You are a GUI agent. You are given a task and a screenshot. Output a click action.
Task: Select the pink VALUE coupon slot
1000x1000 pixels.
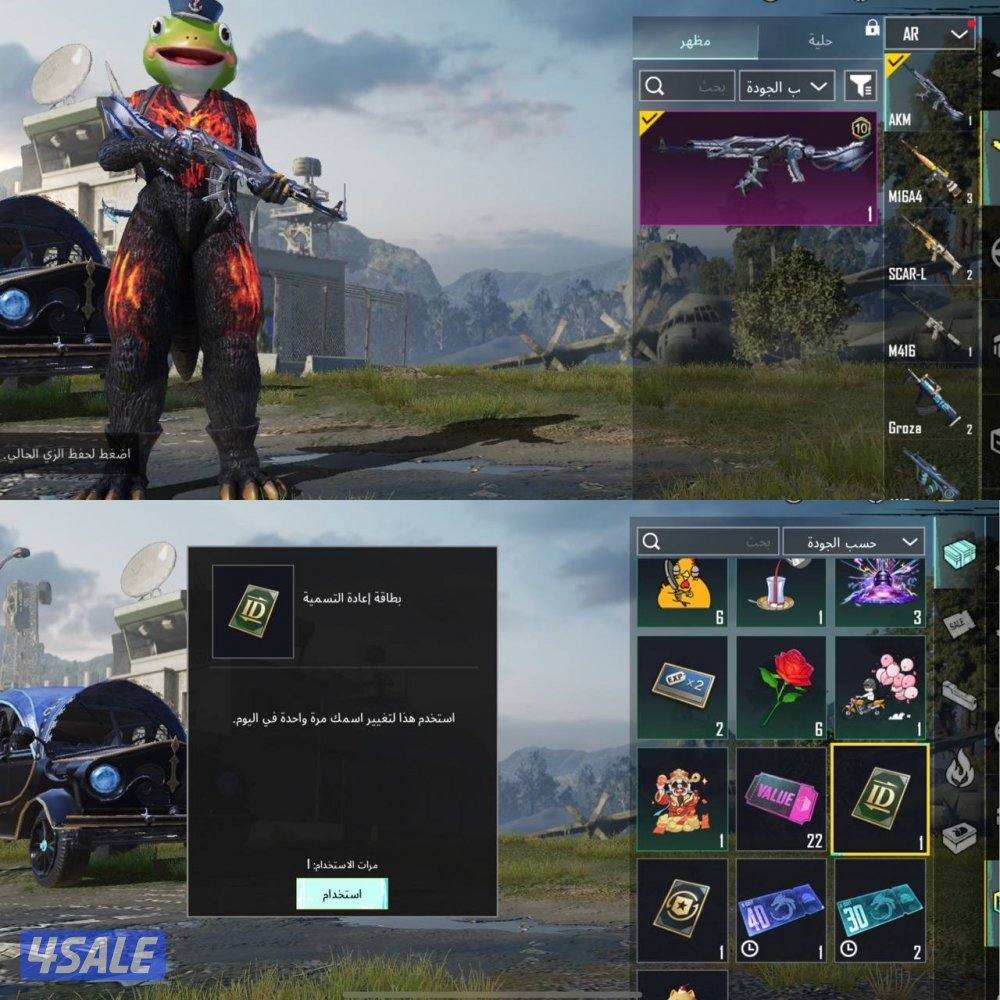(x=781, y=799)
